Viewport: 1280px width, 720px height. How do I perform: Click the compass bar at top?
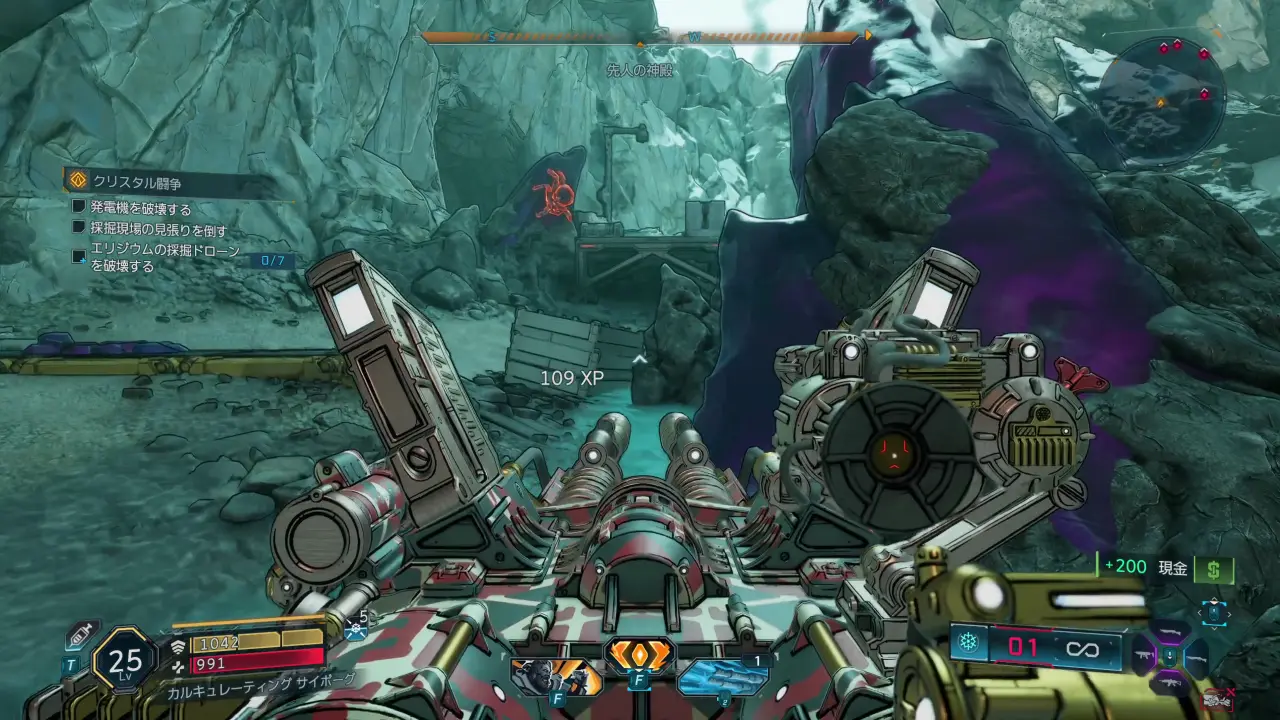[x=640, y=37]
